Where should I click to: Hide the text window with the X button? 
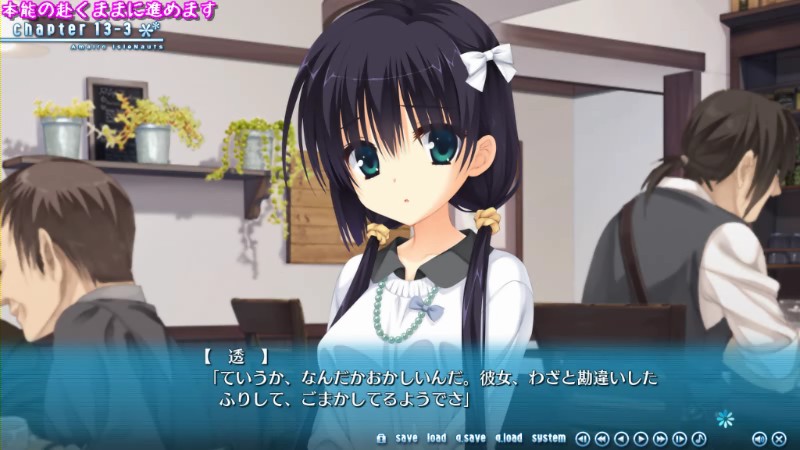tap(777, 438)
